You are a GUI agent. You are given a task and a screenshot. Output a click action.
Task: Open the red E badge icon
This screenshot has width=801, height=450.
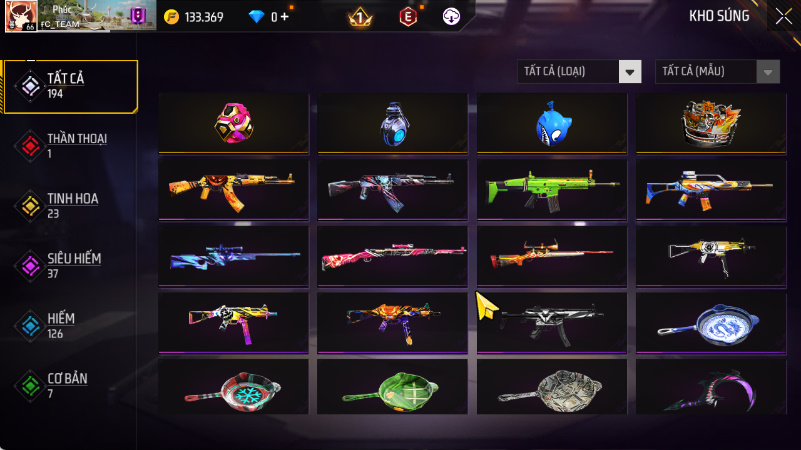click(407, 17)
